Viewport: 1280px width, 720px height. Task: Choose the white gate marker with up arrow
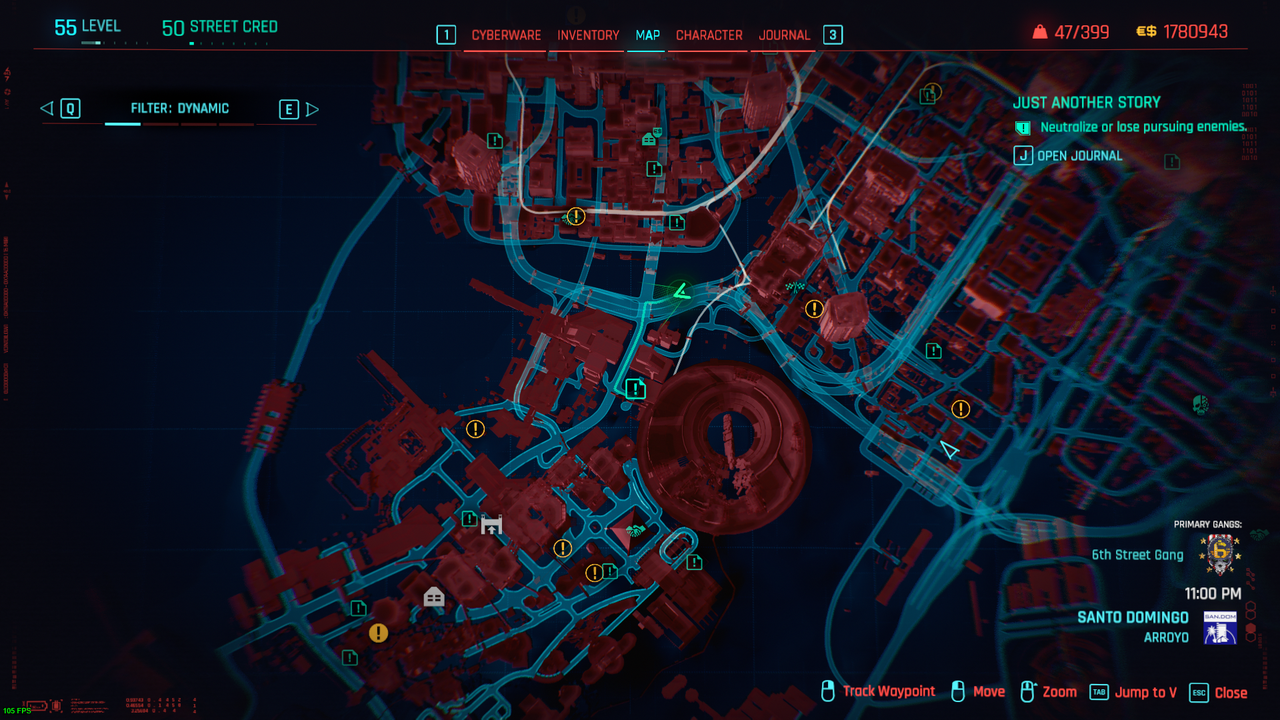point(491,523)
